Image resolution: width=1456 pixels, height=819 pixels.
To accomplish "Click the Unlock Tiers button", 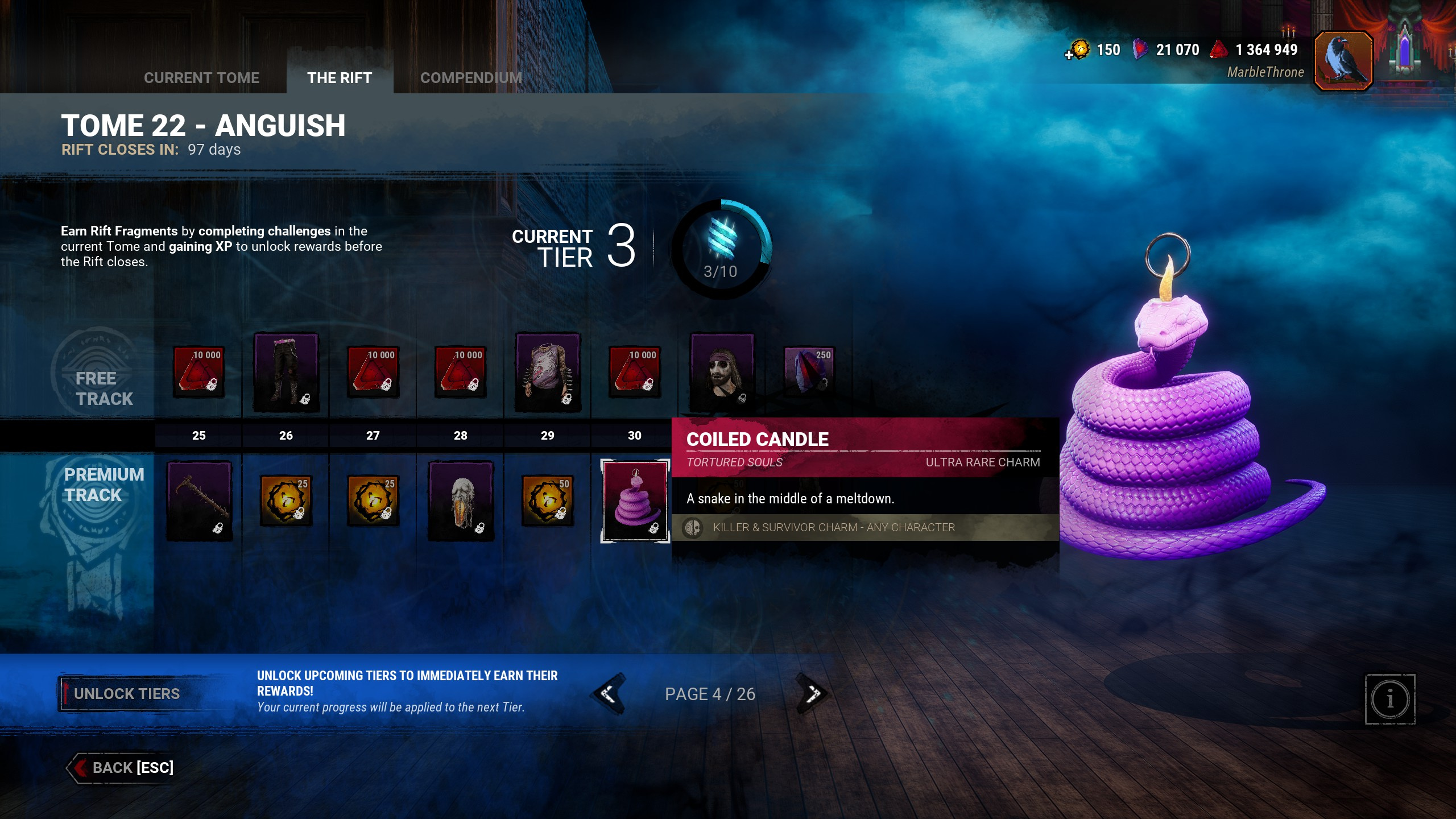I will click(127, 694).
